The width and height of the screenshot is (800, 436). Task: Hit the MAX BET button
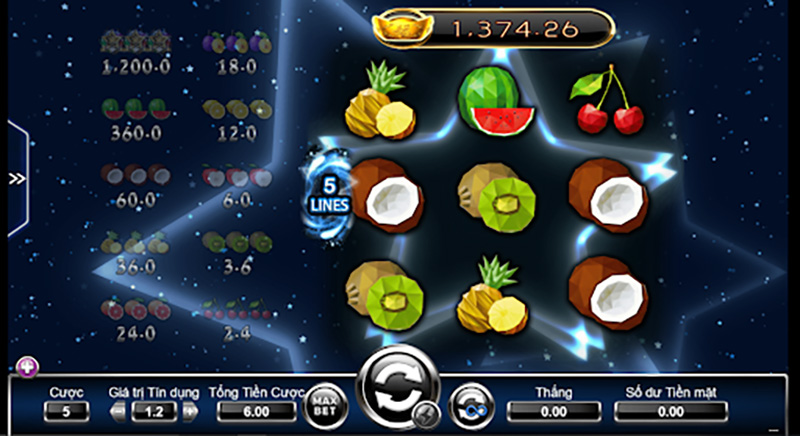(x=324, y=404)
